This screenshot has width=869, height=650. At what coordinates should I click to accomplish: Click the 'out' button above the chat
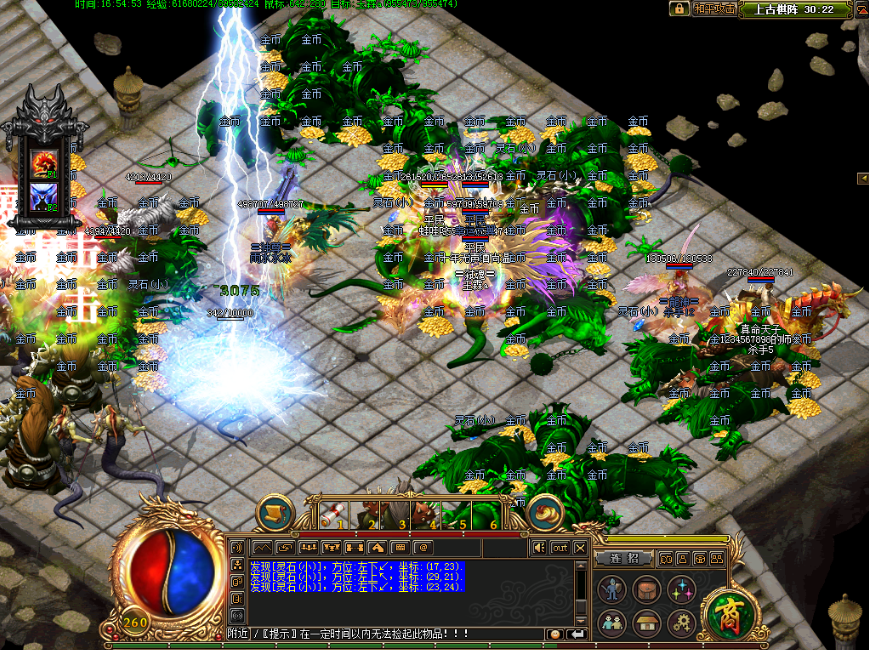560,547
